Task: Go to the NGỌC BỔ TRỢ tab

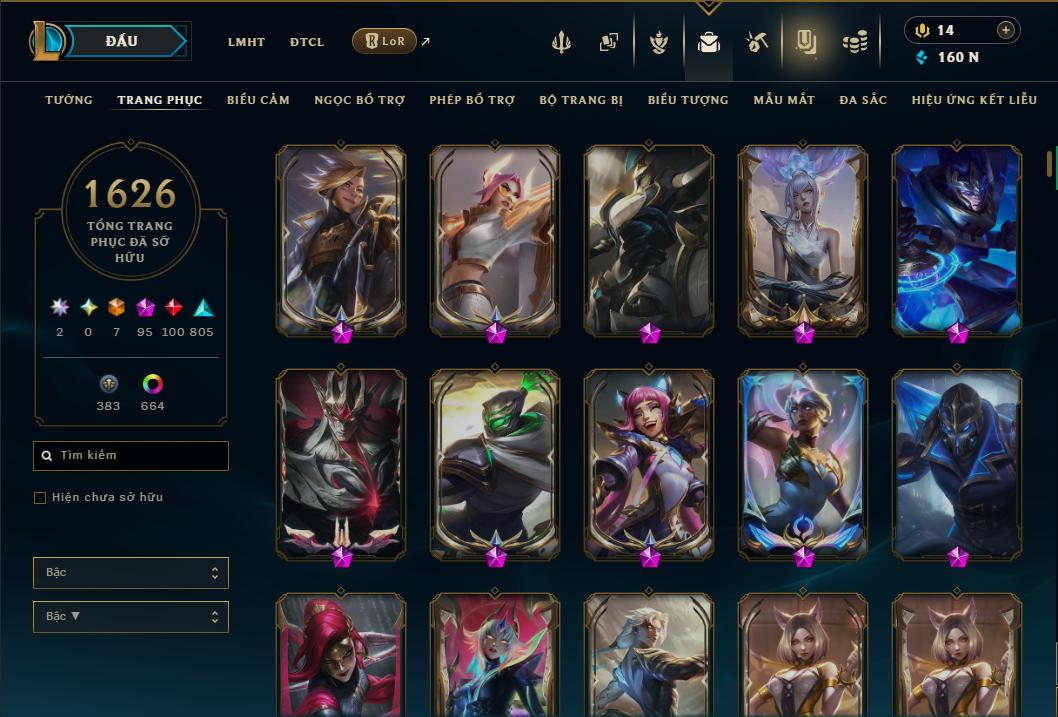Action: [x=359, y=100]
